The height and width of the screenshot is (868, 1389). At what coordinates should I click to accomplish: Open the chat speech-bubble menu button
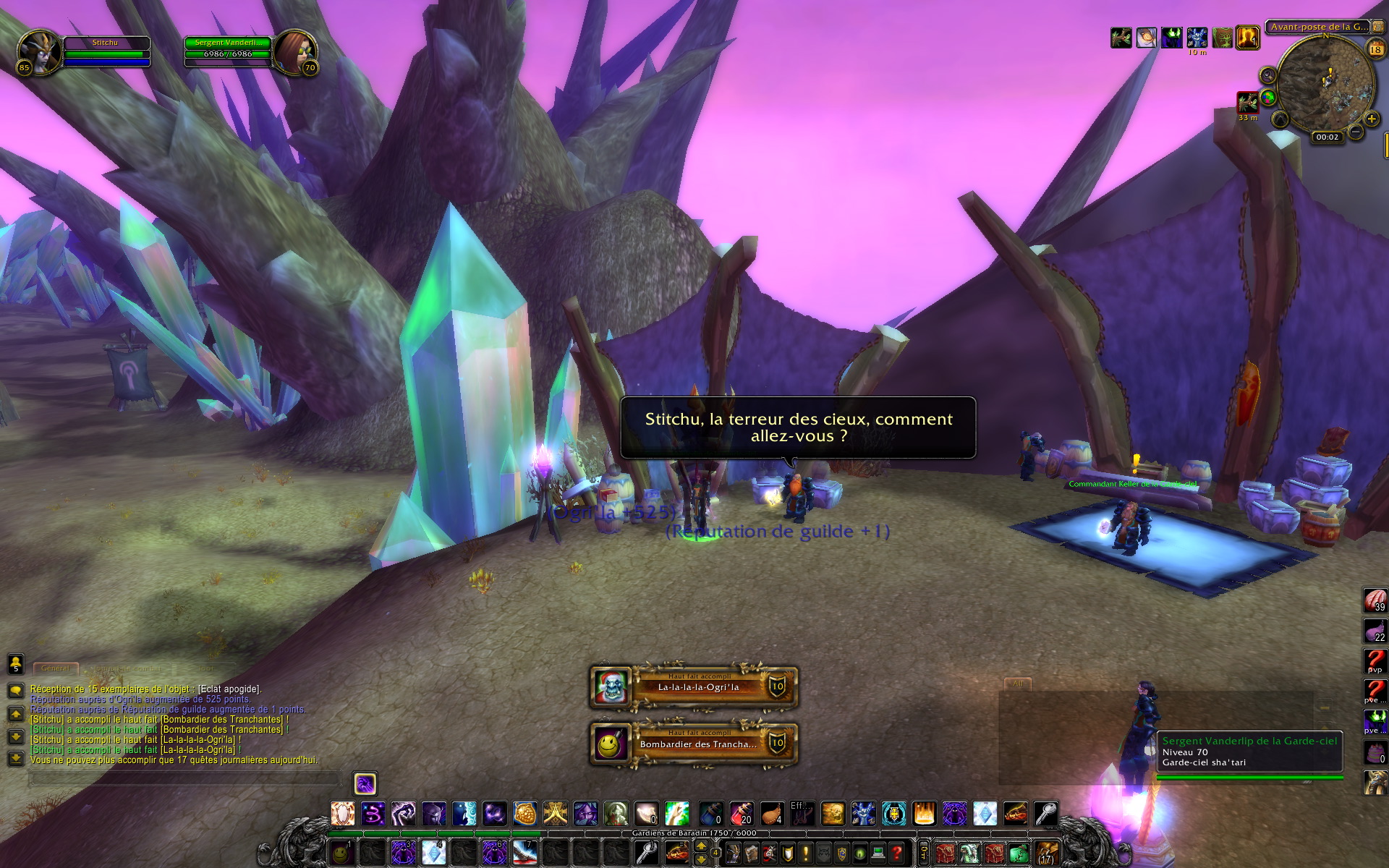(x=16, y=690)
